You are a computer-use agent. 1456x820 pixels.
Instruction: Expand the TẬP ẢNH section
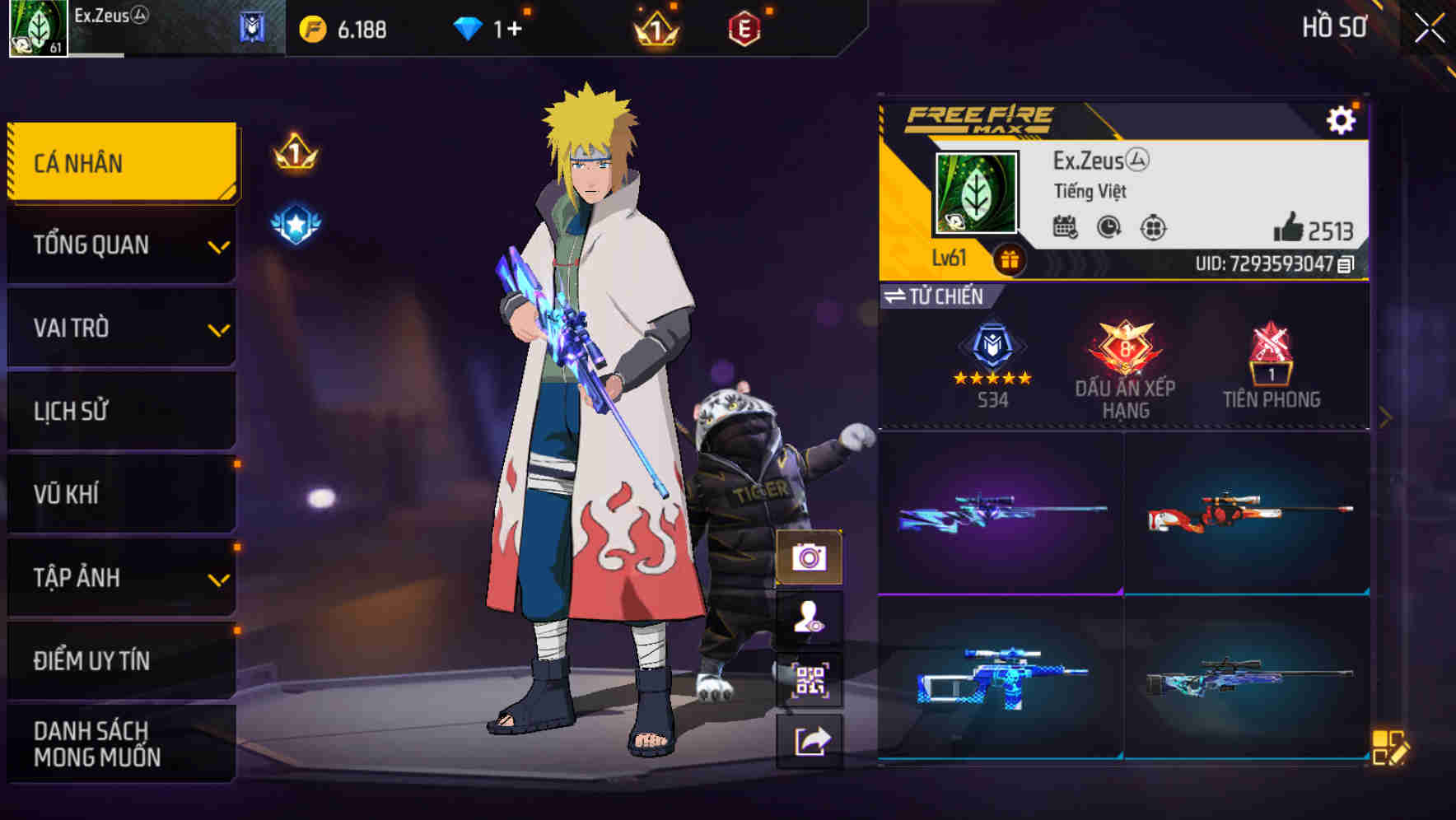[120, 577]
